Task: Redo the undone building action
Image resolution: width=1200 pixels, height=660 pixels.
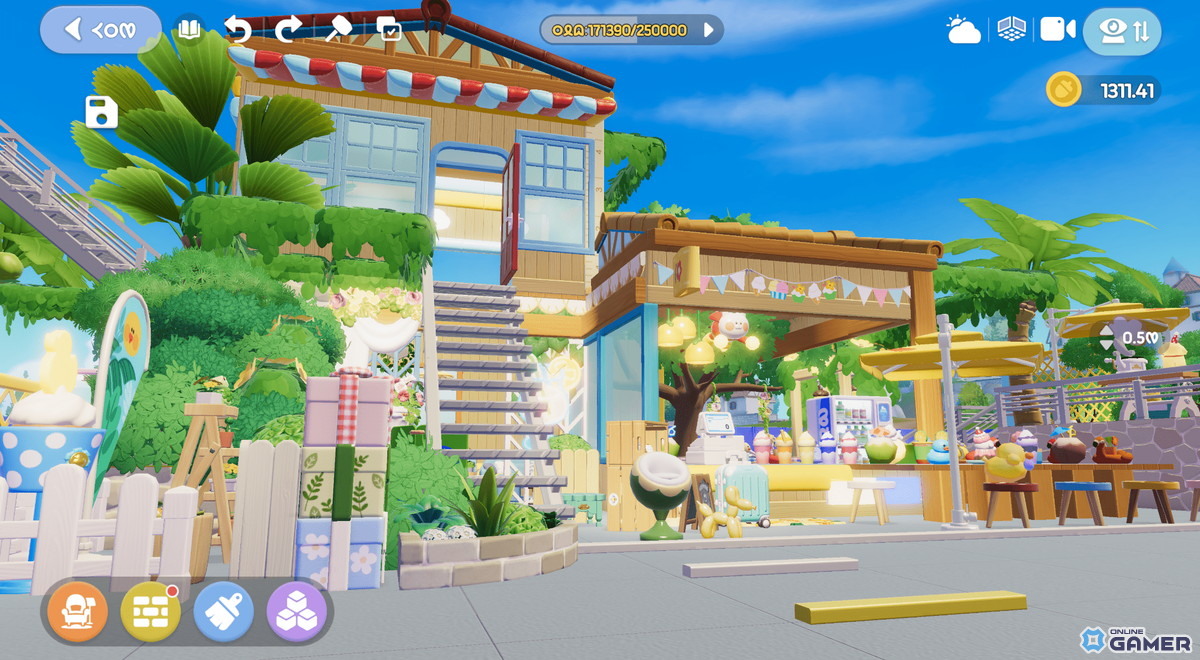Action: pos(288,29)
